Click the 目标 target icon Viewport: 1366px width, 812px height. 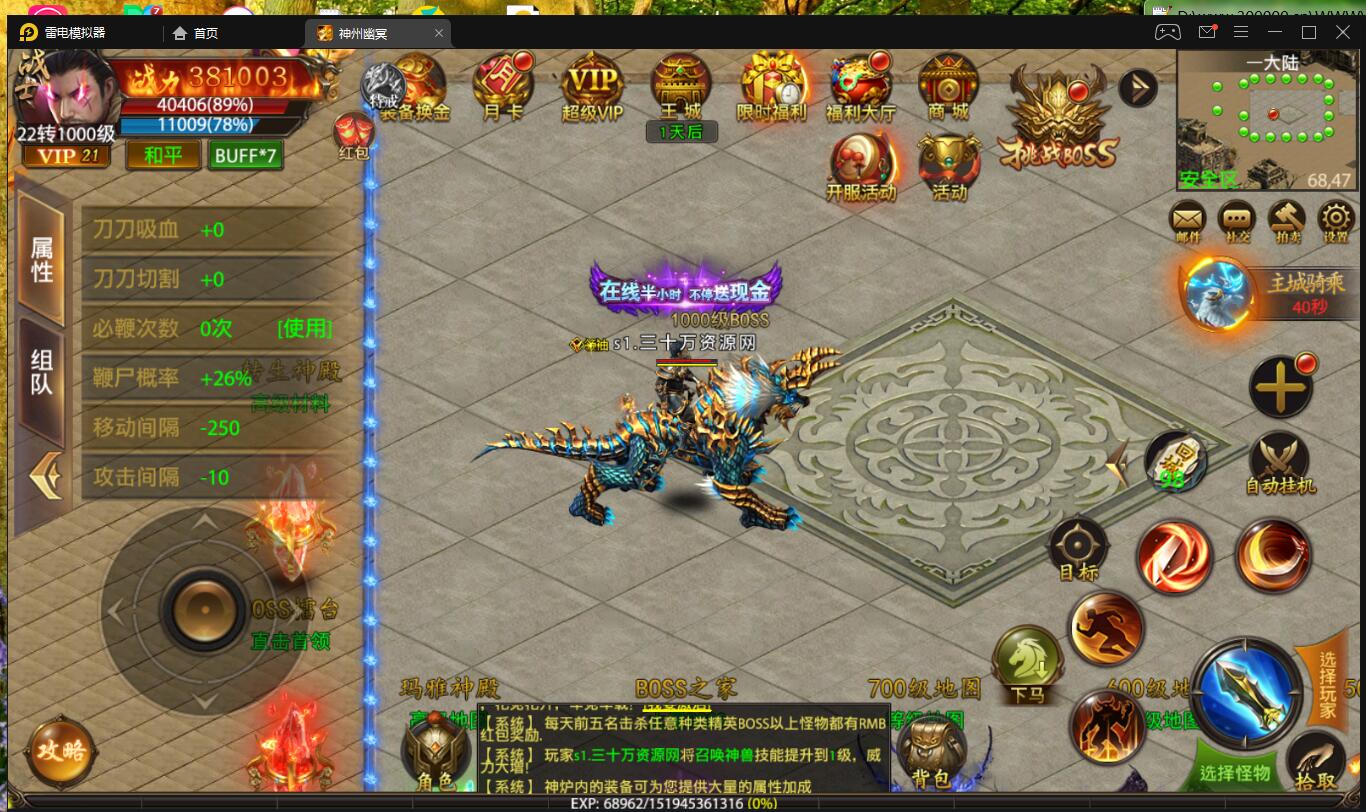click(x=1078, y=545)
